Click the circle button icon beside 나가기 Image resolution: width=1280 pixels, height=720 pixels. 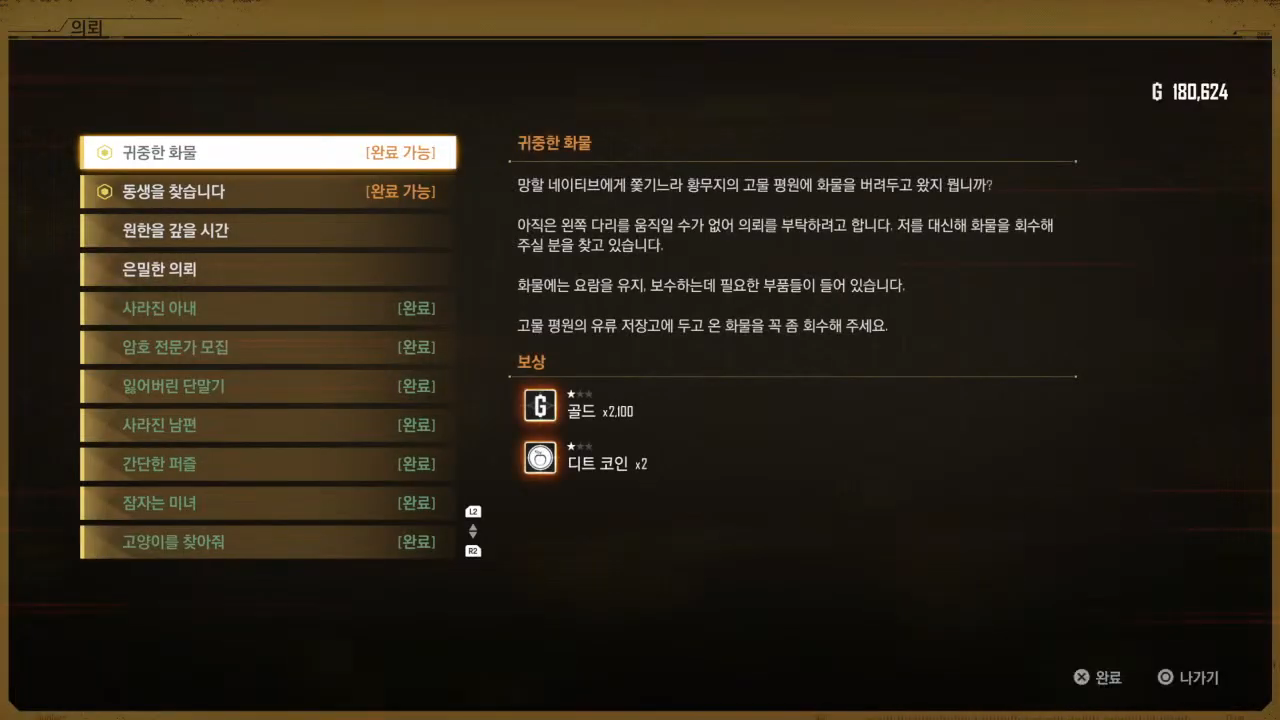(1163, 677)
